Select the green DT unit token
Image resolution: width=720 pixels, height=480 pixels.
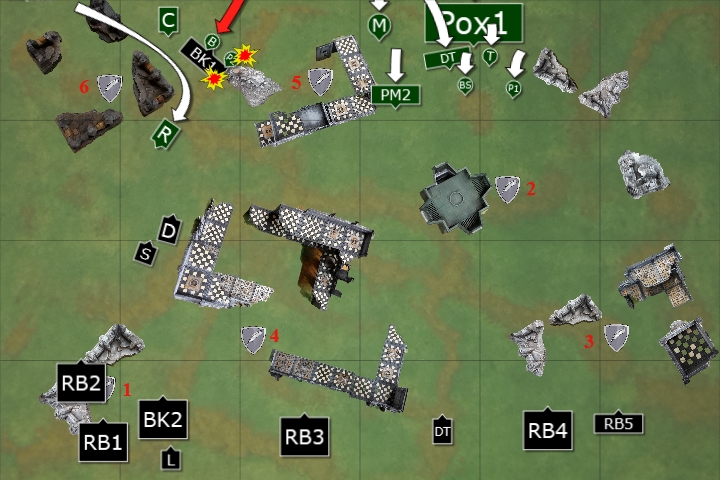pos(441,59)
